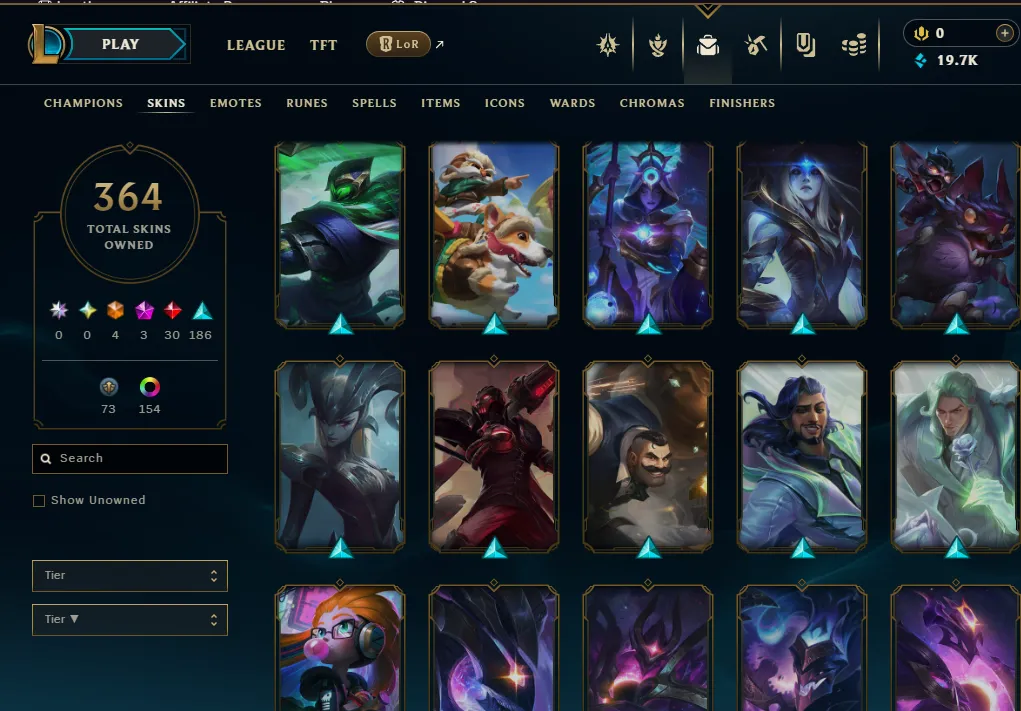Pick the bubblegum headphones girl skin card
This screenshot has height=711, width=1021.
click(x=340, y=650)
